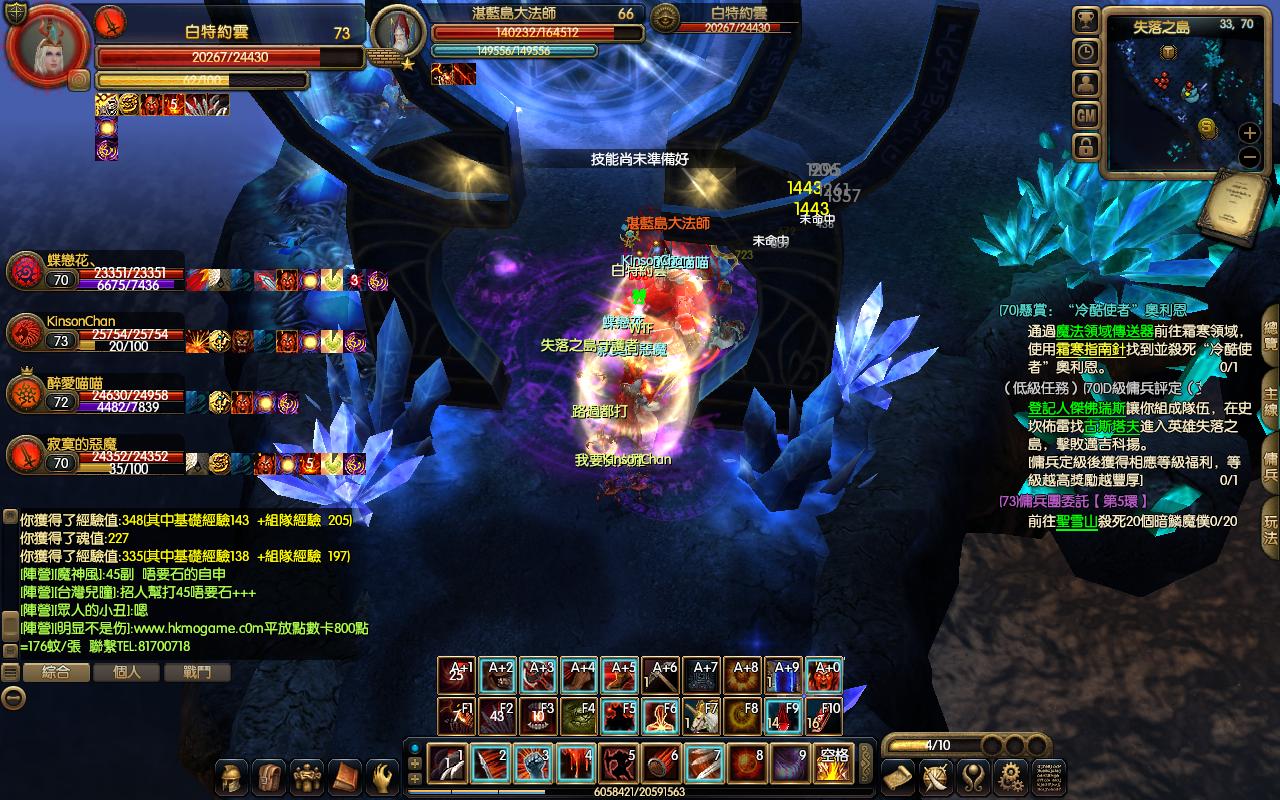Image resolution: width=1280 pixels, height=800 pixels.
Task: Open the 傭兵 side tab
Action: [x=1270, y=462]
